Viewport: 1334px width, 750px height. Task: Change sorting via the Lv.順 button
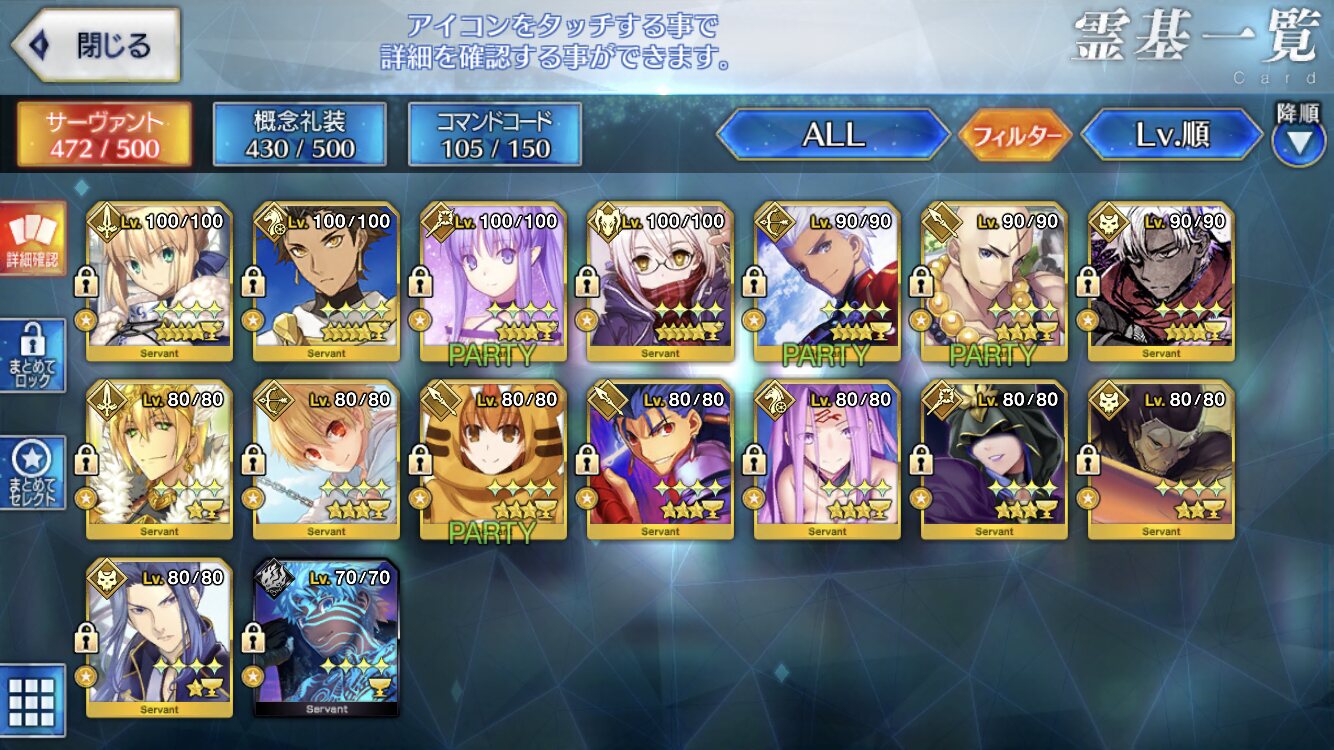pyautogui.click(x=1172, y=135)
